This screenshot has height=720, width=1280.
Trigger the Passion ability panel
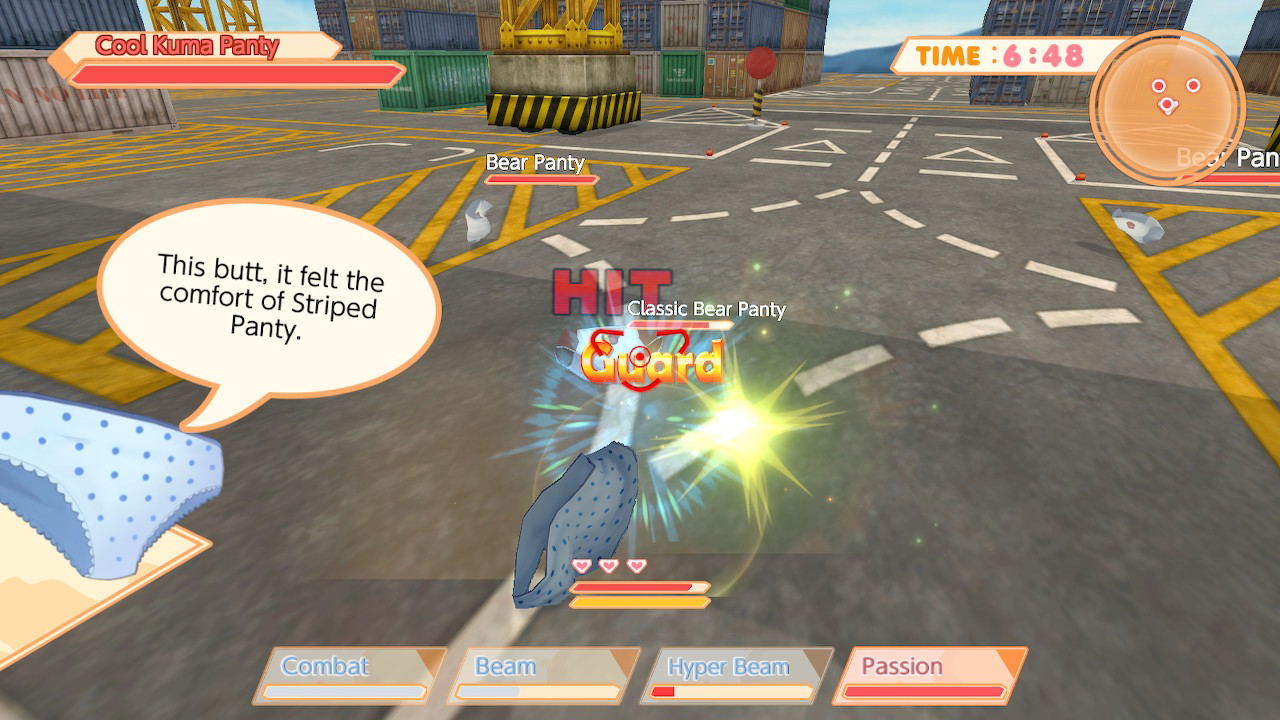(x=929, y=676)
